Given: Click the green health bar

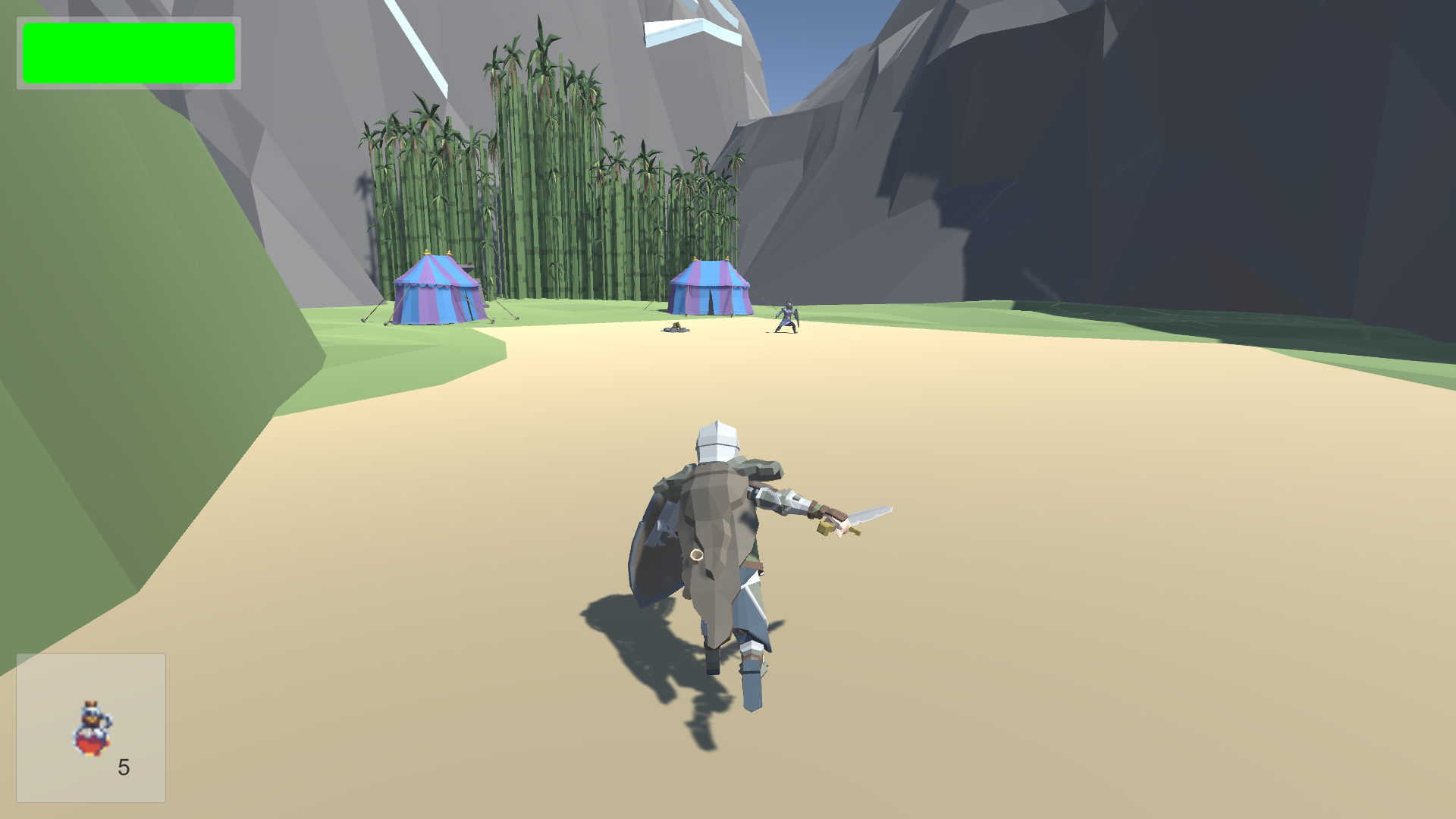Looking at the screenshot, I should pos(129,53).
